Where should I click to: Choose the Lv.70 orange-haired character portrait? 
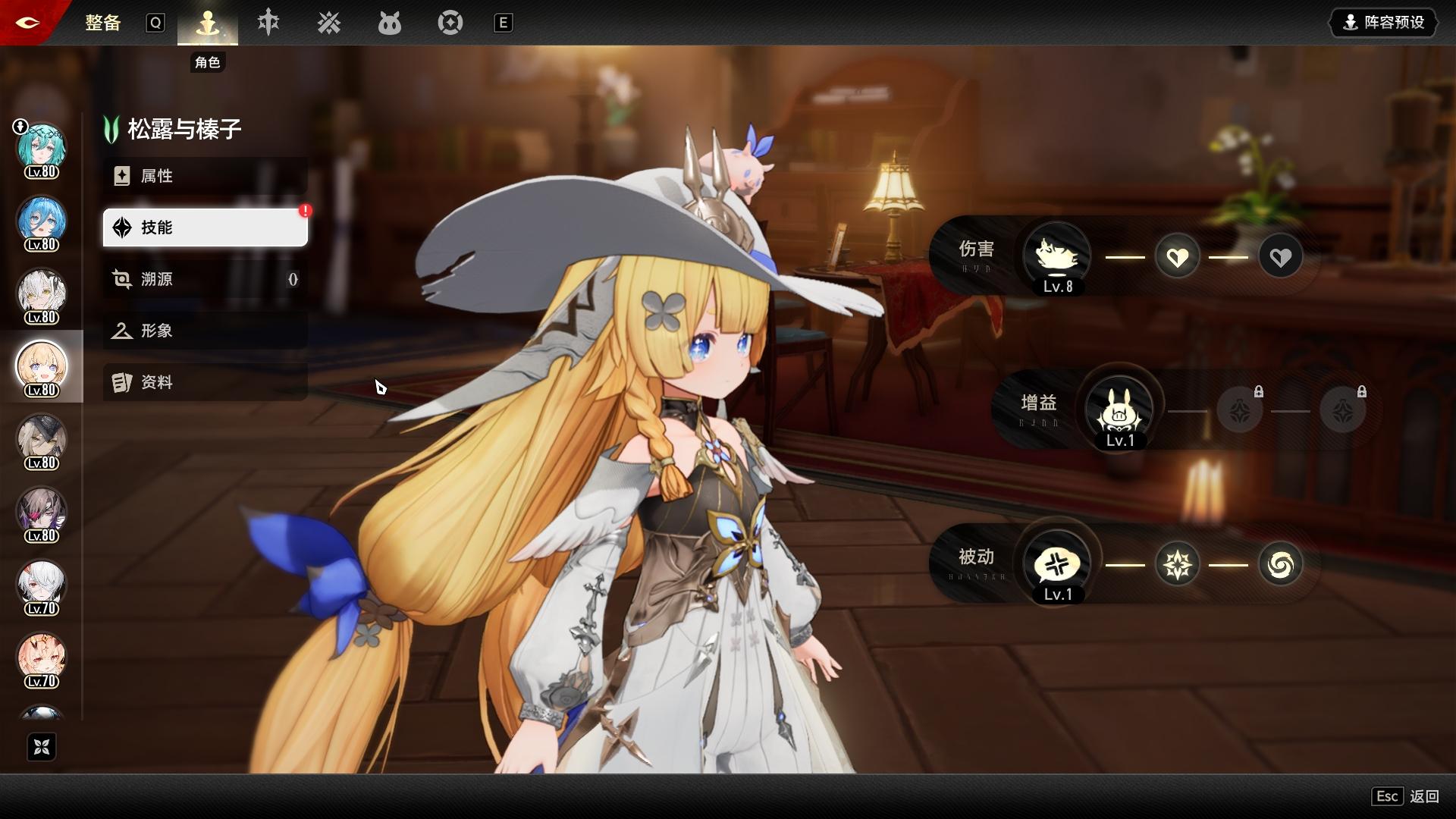[42, 658]
